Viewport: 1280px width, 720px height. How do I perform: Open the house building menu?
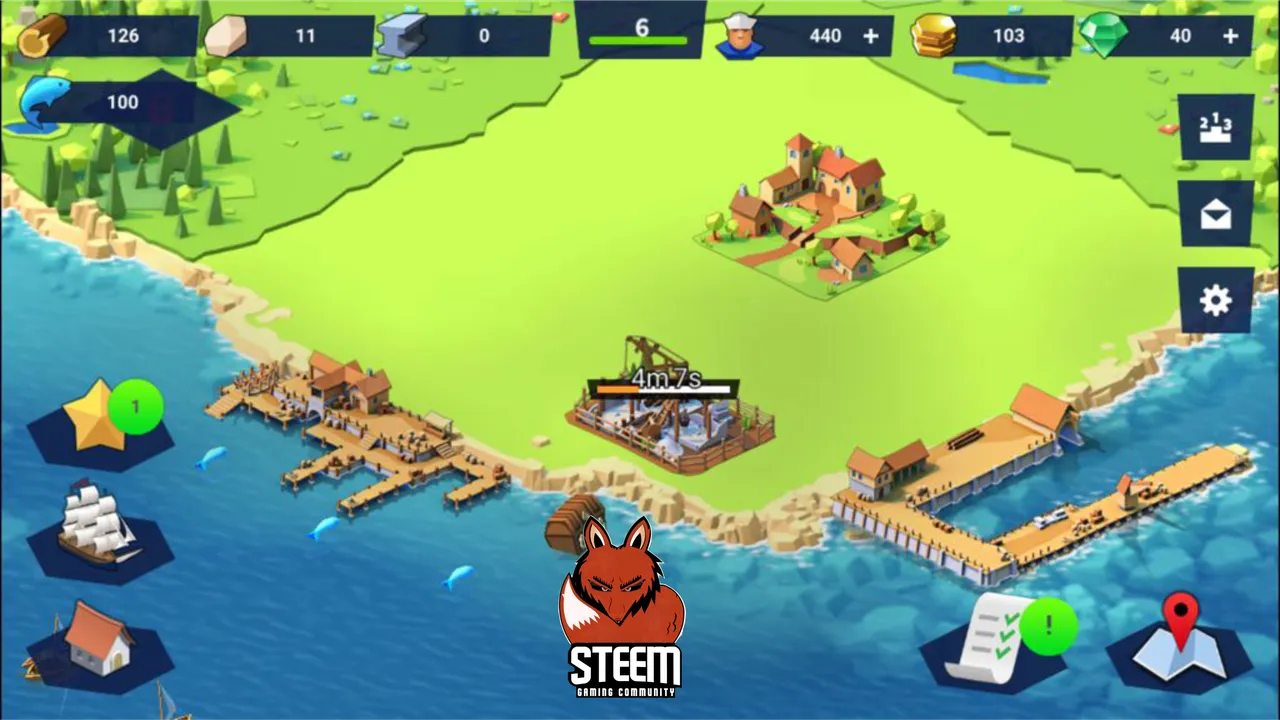pos(98,641)
